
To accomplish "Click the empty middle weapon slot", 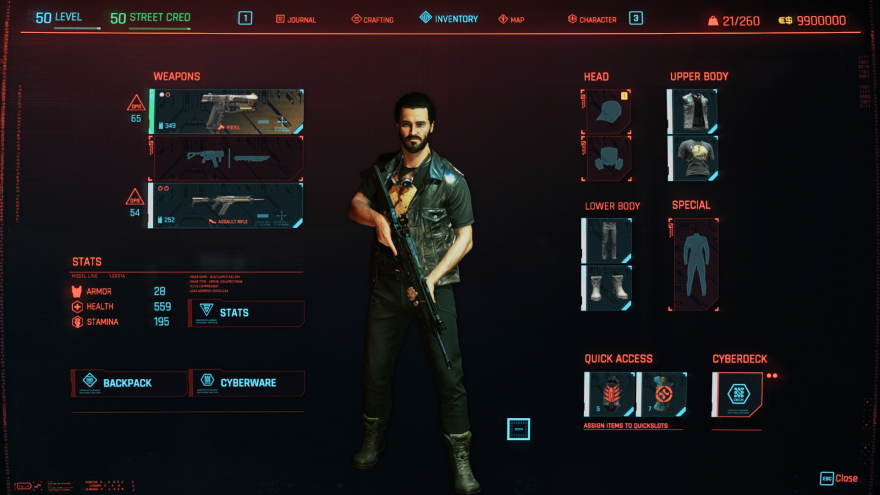I will [x=227, y=158].
